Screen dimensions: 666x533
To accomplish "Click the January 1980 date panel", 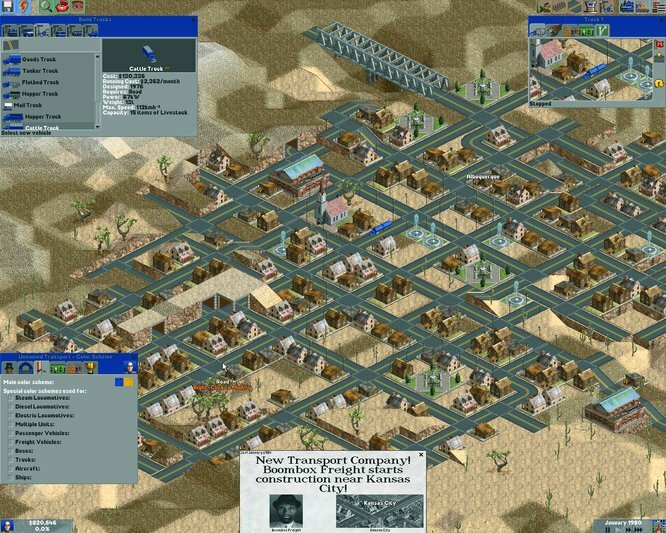I will (627, 520).
